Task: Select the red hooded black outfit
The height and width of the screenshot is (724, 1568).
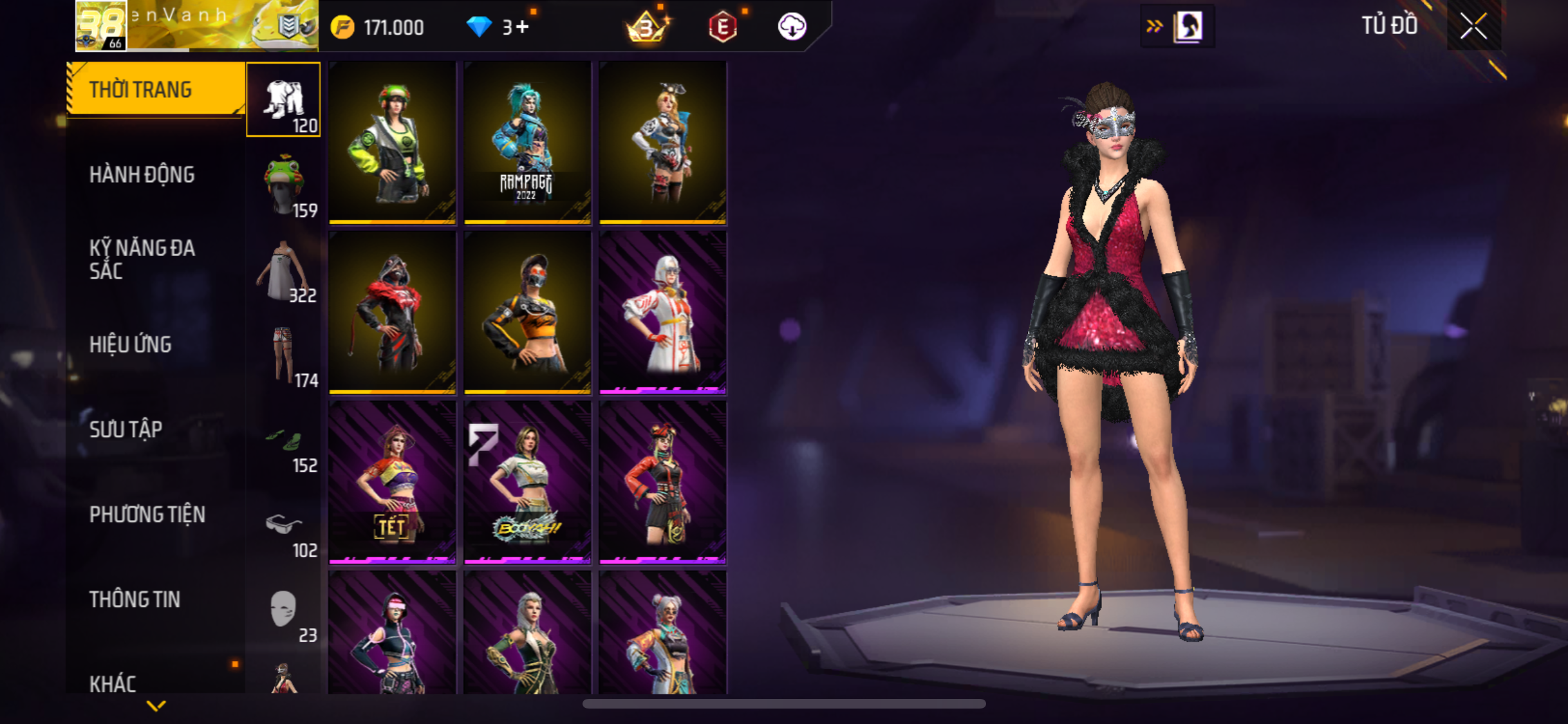Action: [x=392, y=312]
